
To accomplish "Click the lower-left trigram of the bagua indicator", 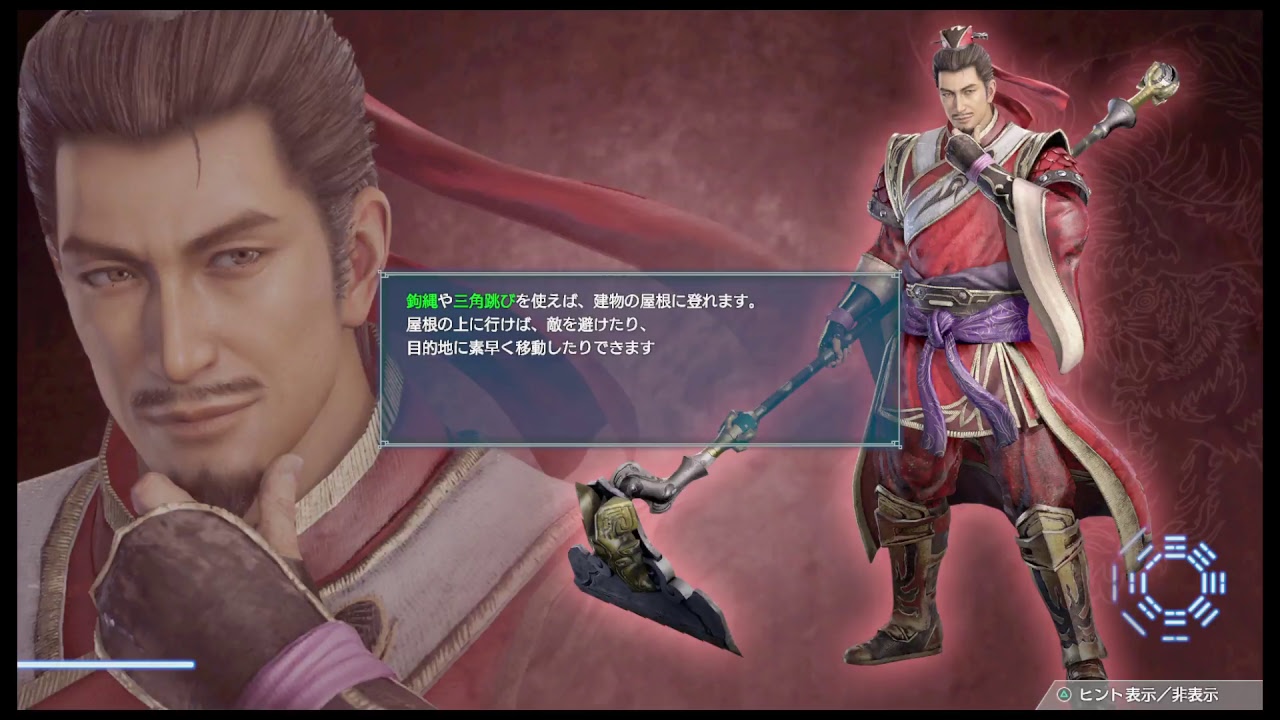I will pyautogui.click(x=1145, y=609).
